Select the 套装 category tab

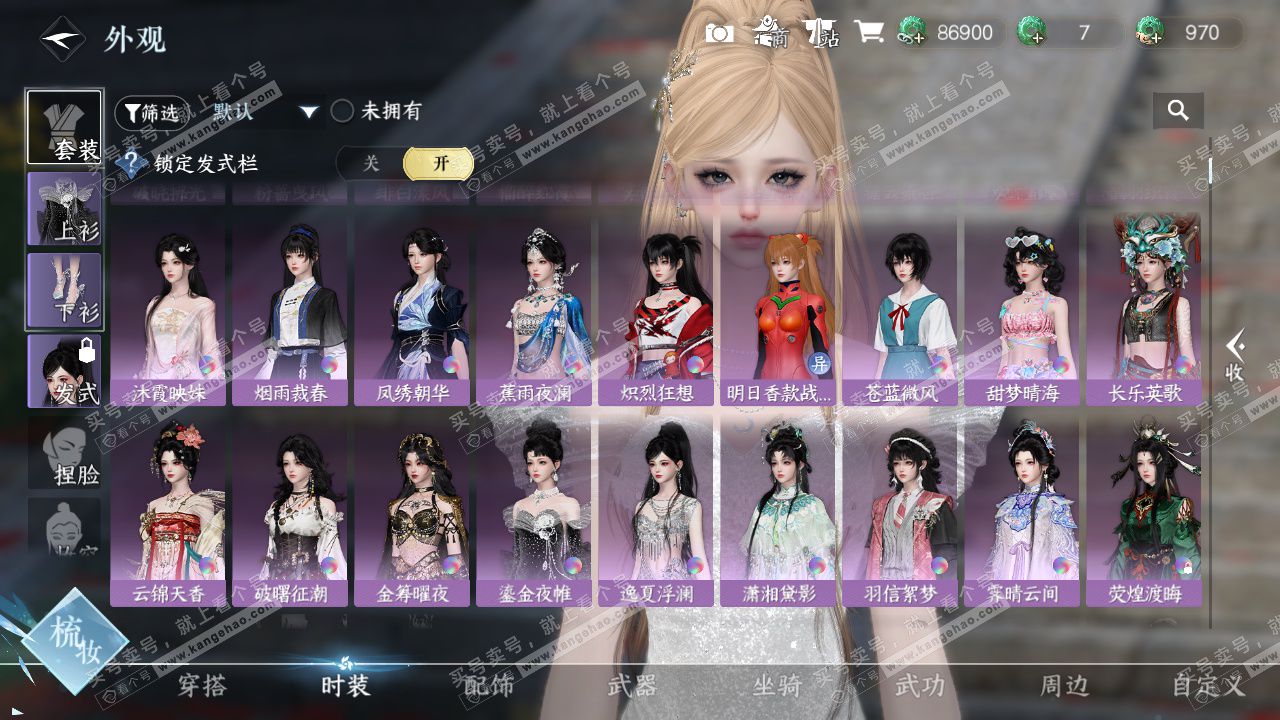click(64, 127)
